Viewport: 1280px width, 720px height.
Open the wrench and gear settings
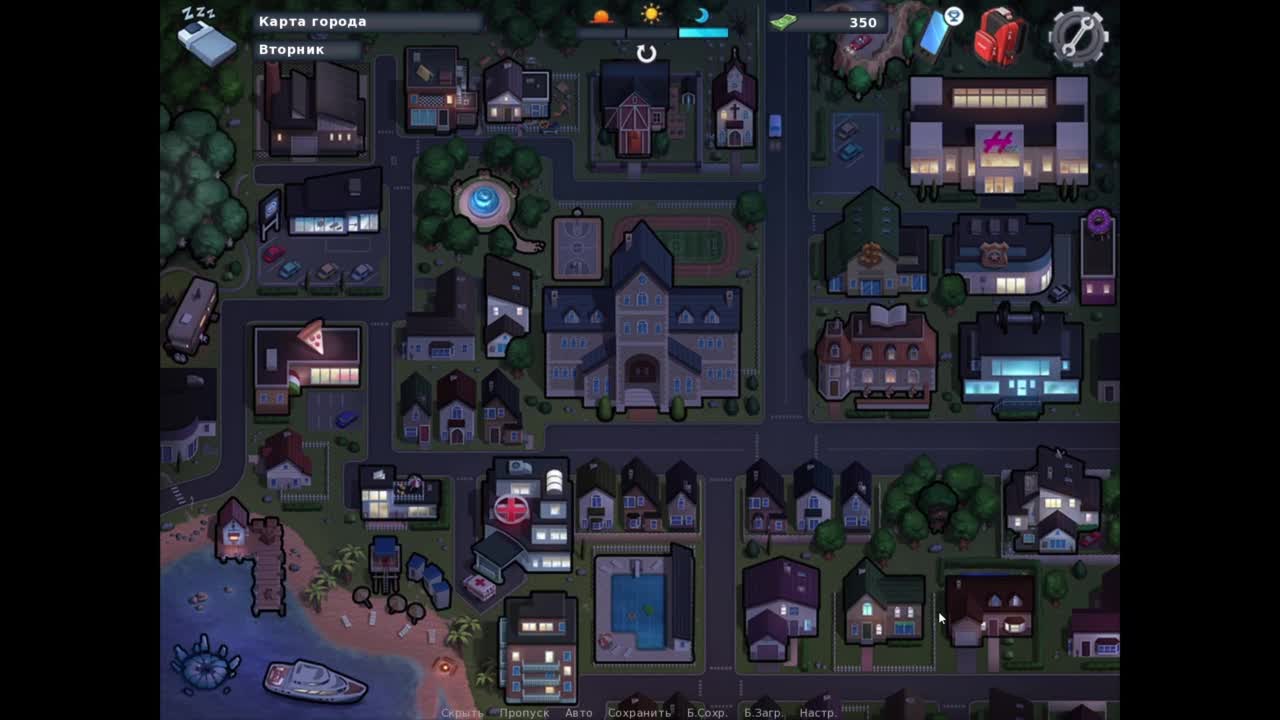[x=1078, y=36]
